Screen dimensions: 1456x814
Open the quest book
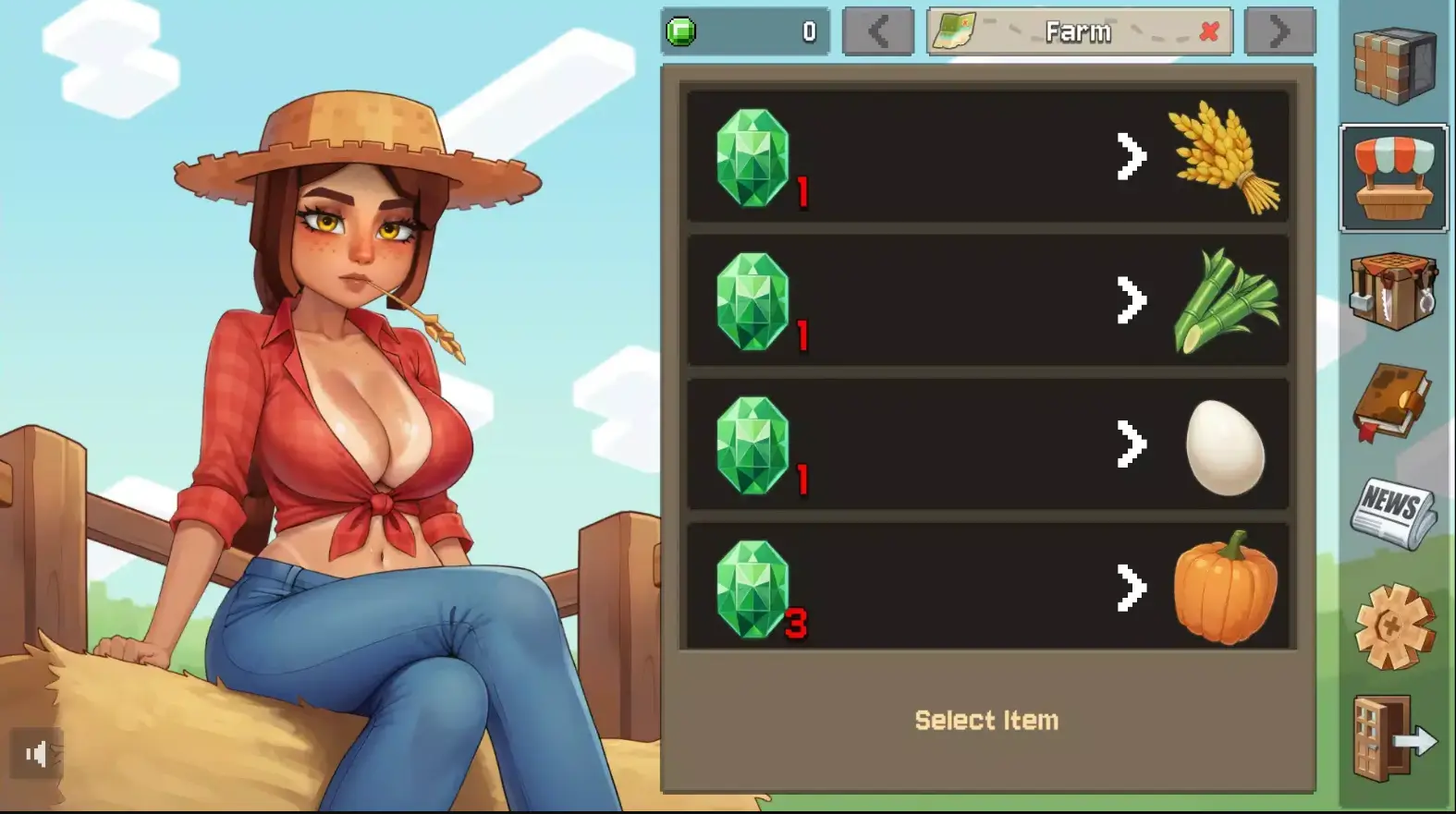point(1392,407)
